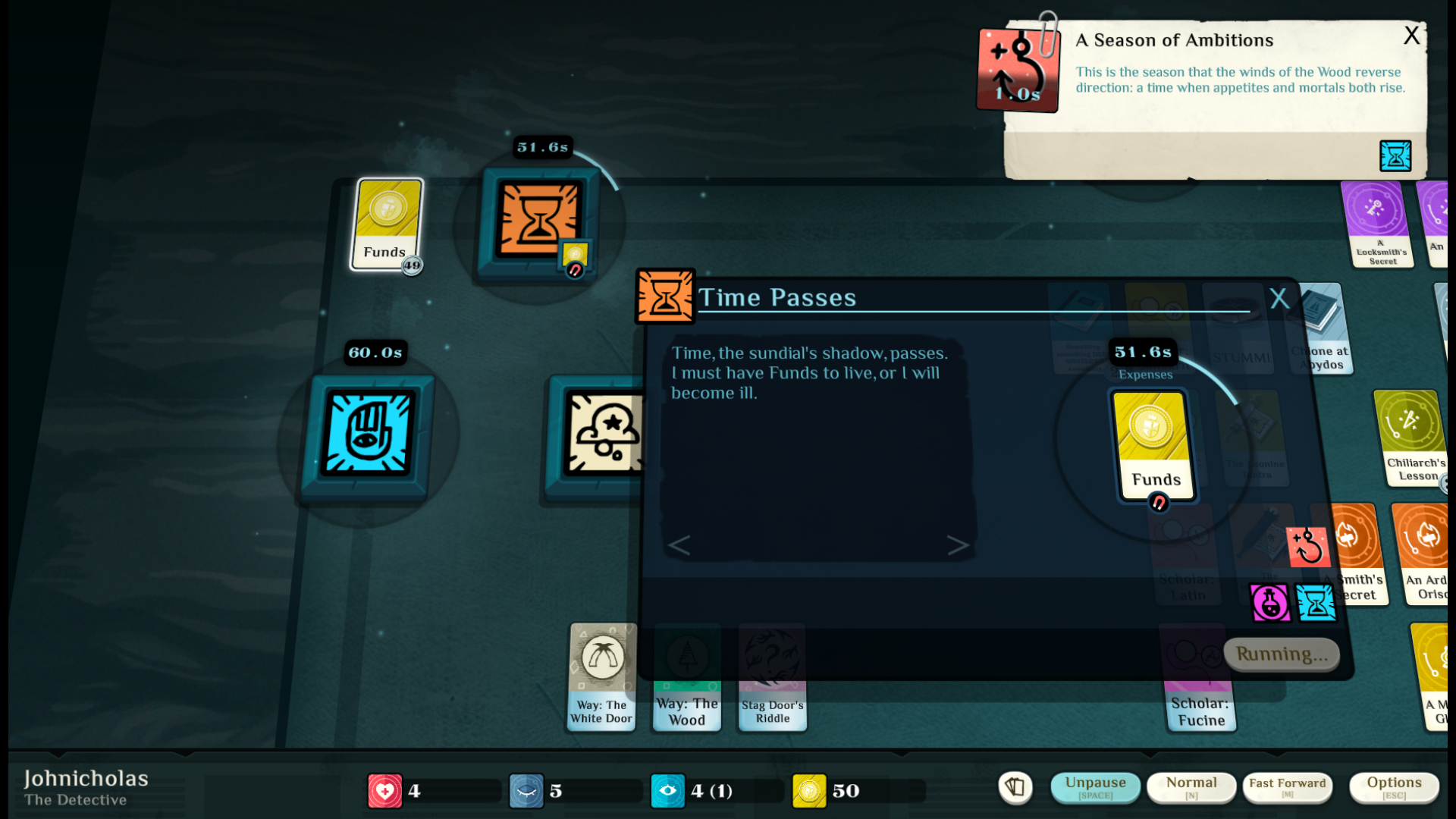Click the magenta potion aspect icon
Screen dimensions: 1456x819
click(1269, 603)
